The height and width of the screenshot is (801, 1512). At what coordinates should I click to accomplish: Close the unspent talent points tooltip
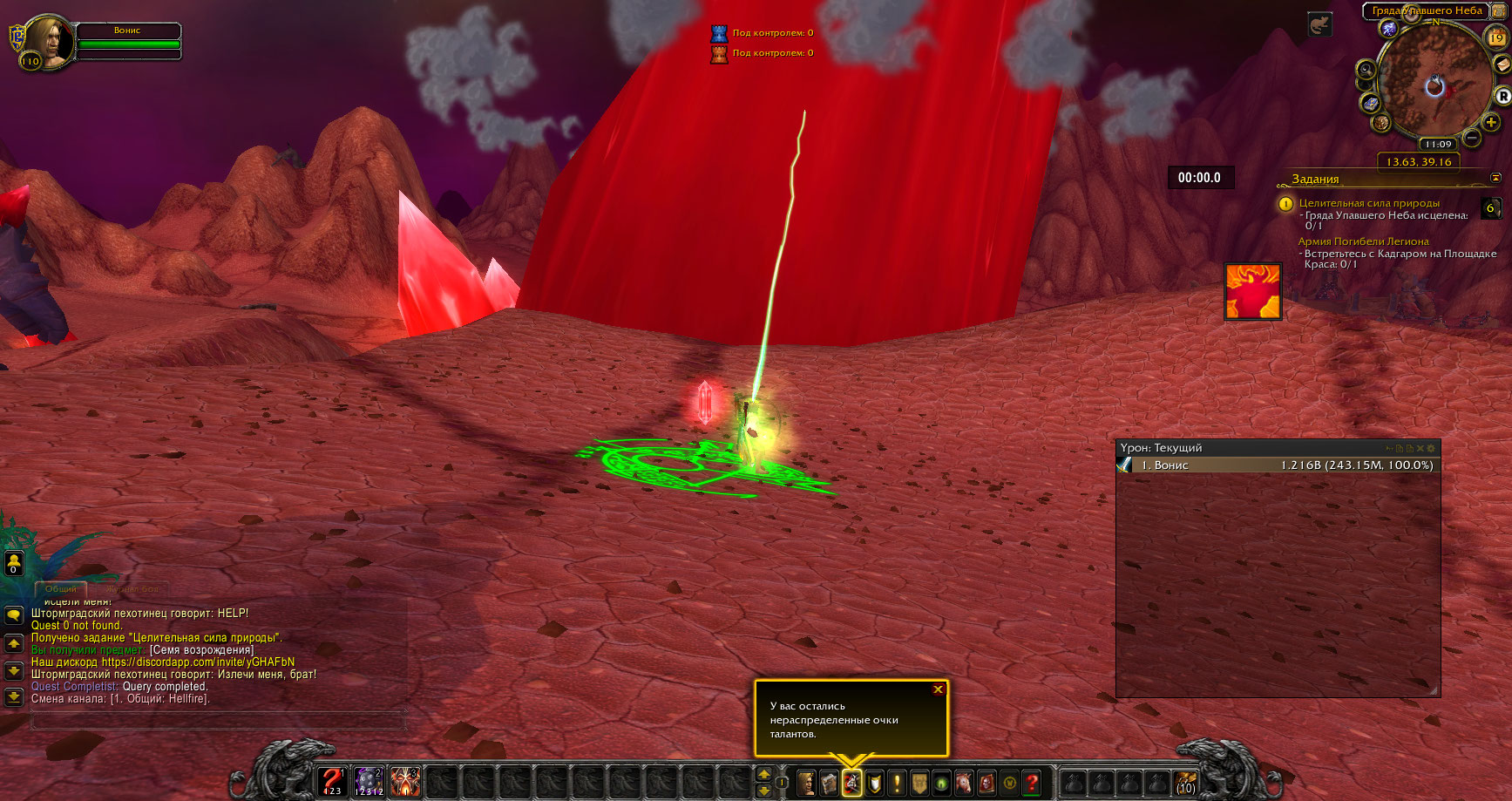tap(938, 689)
